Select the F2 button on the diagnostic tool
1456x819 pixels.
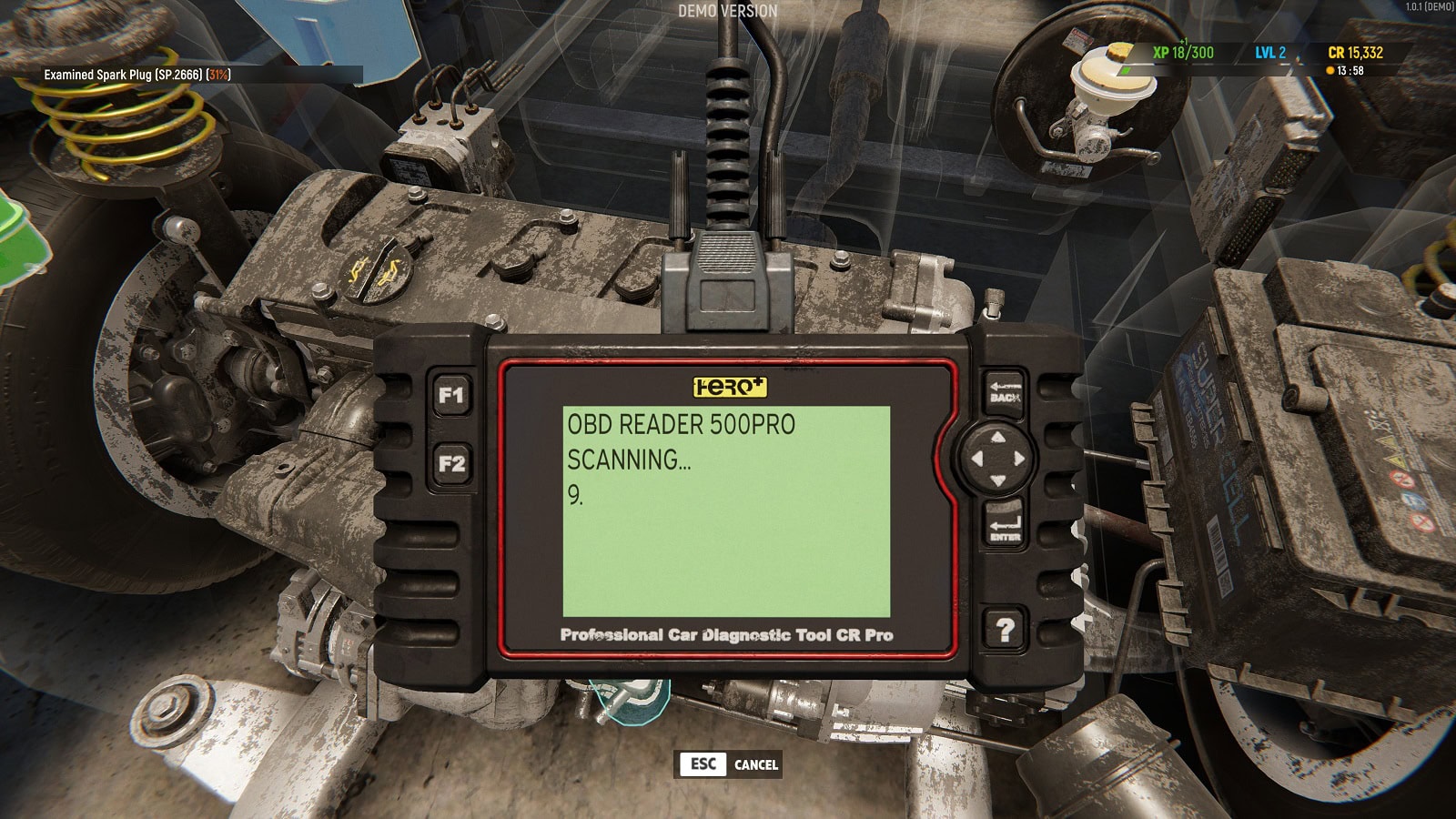tap(451, 463)
